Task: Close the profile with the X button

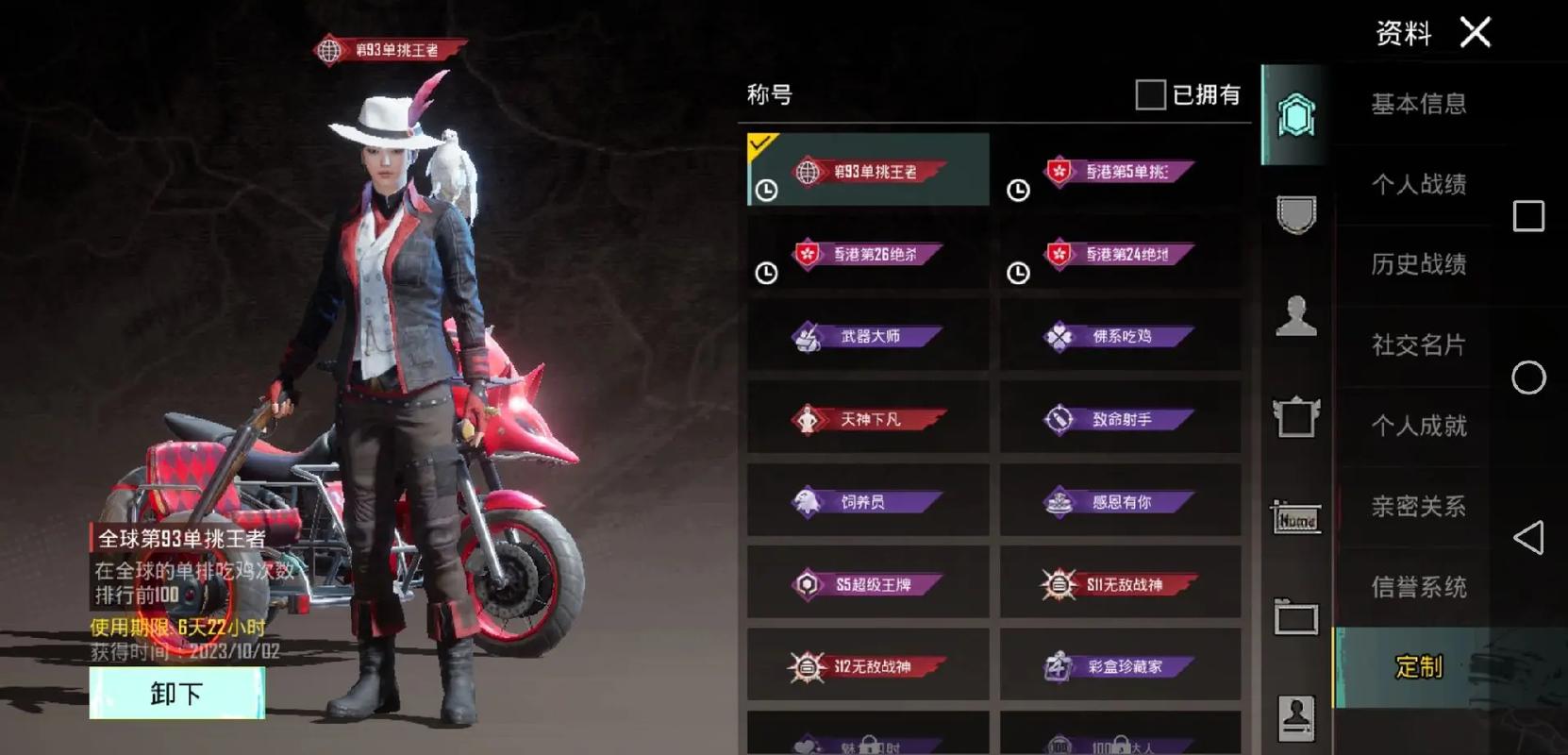Action: pos(1476,33)
